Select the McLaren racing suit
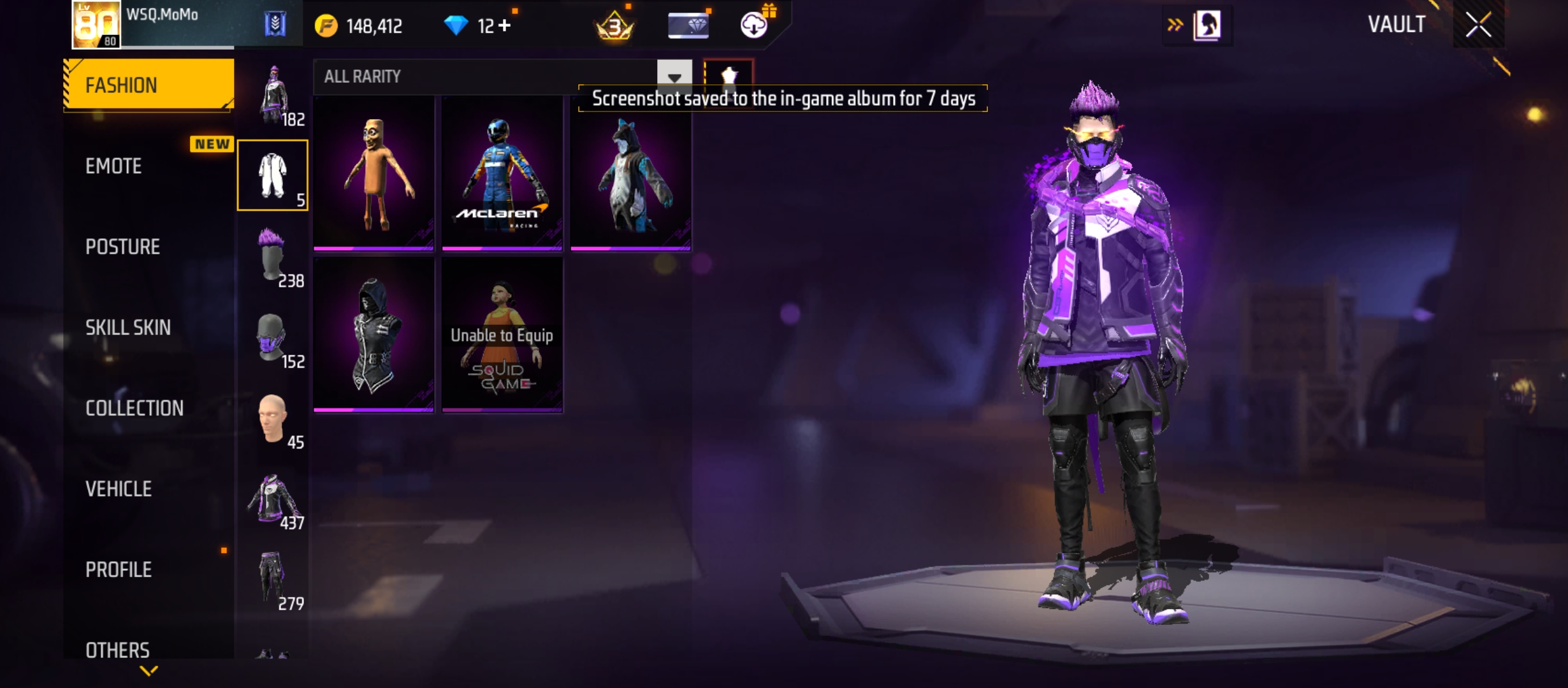1568x688 pixels. tap(502, 173)
